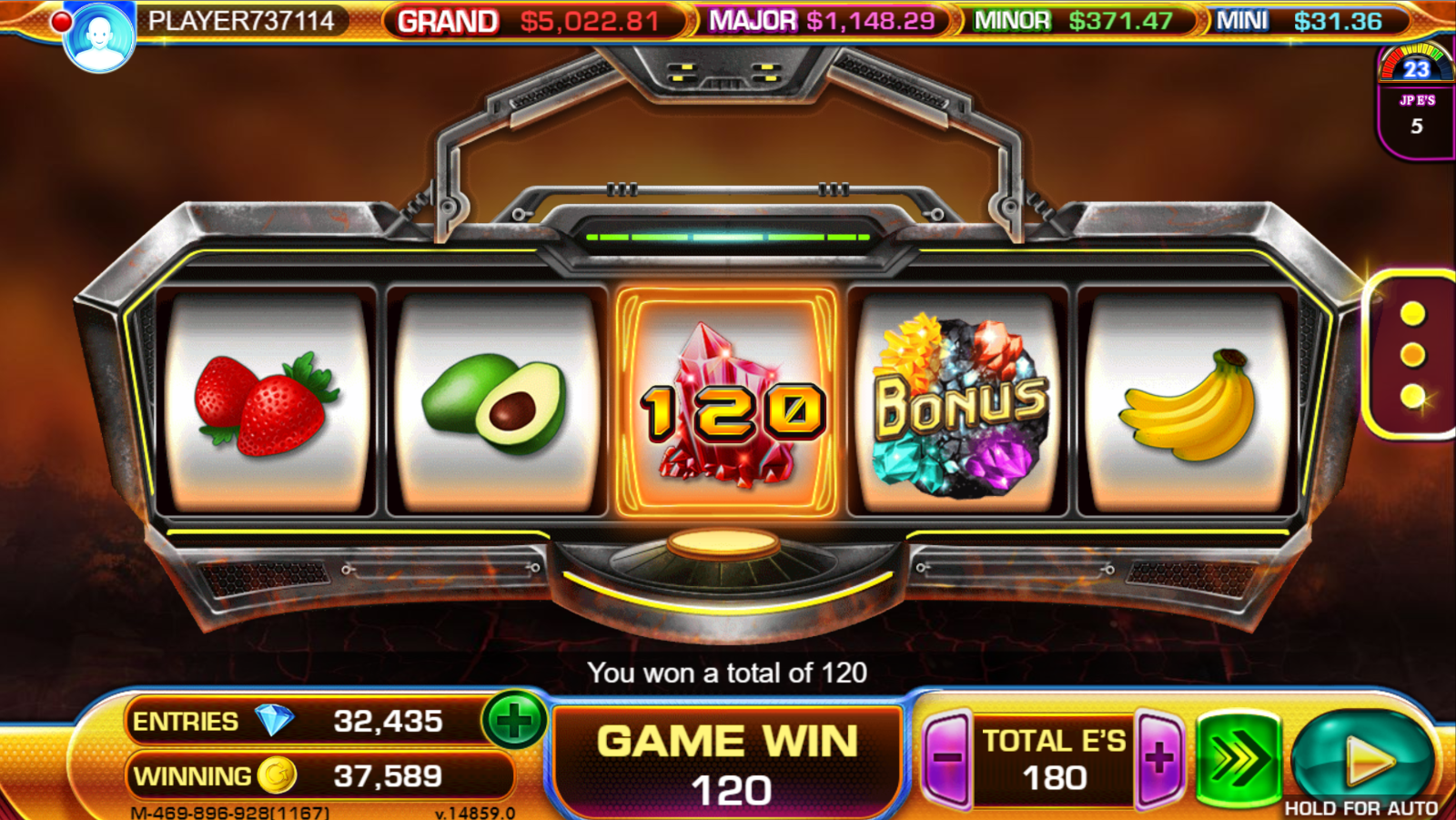
Task: Decrease Total E's with the minus button
Action: (x=947, y=758)
